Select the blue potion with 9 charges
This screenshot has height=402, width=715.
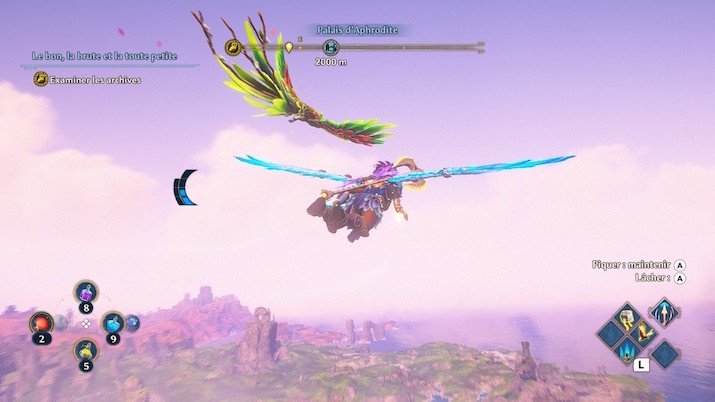tap(114, 323)
